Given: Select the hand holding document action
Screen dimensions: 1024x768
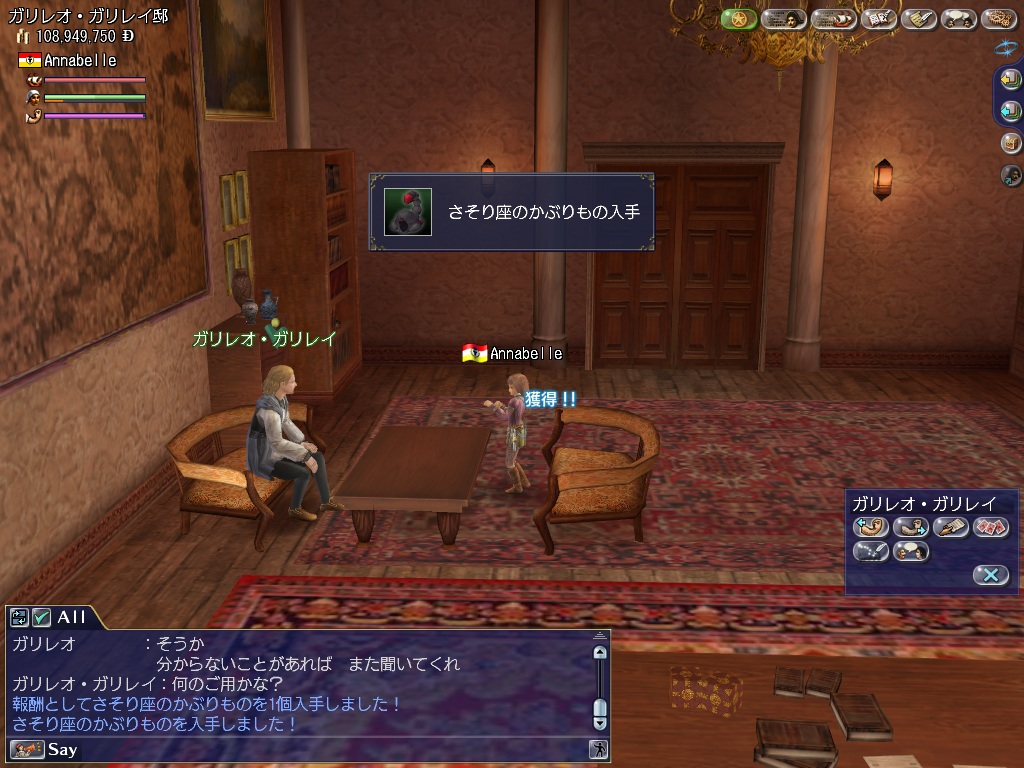Looking at the screenshot, I should [x=951, y=527].
